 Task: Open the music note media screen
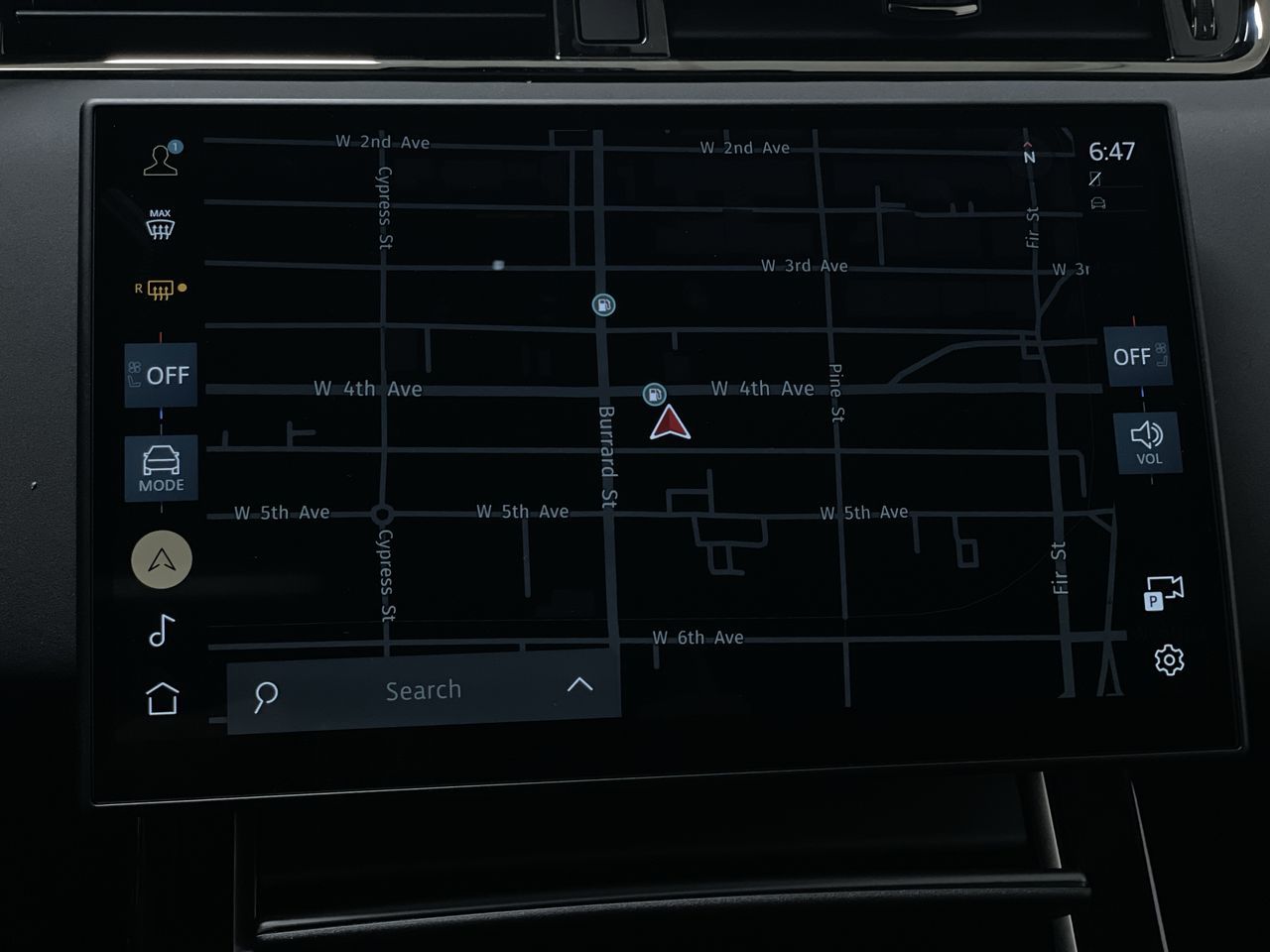point(162,631)
